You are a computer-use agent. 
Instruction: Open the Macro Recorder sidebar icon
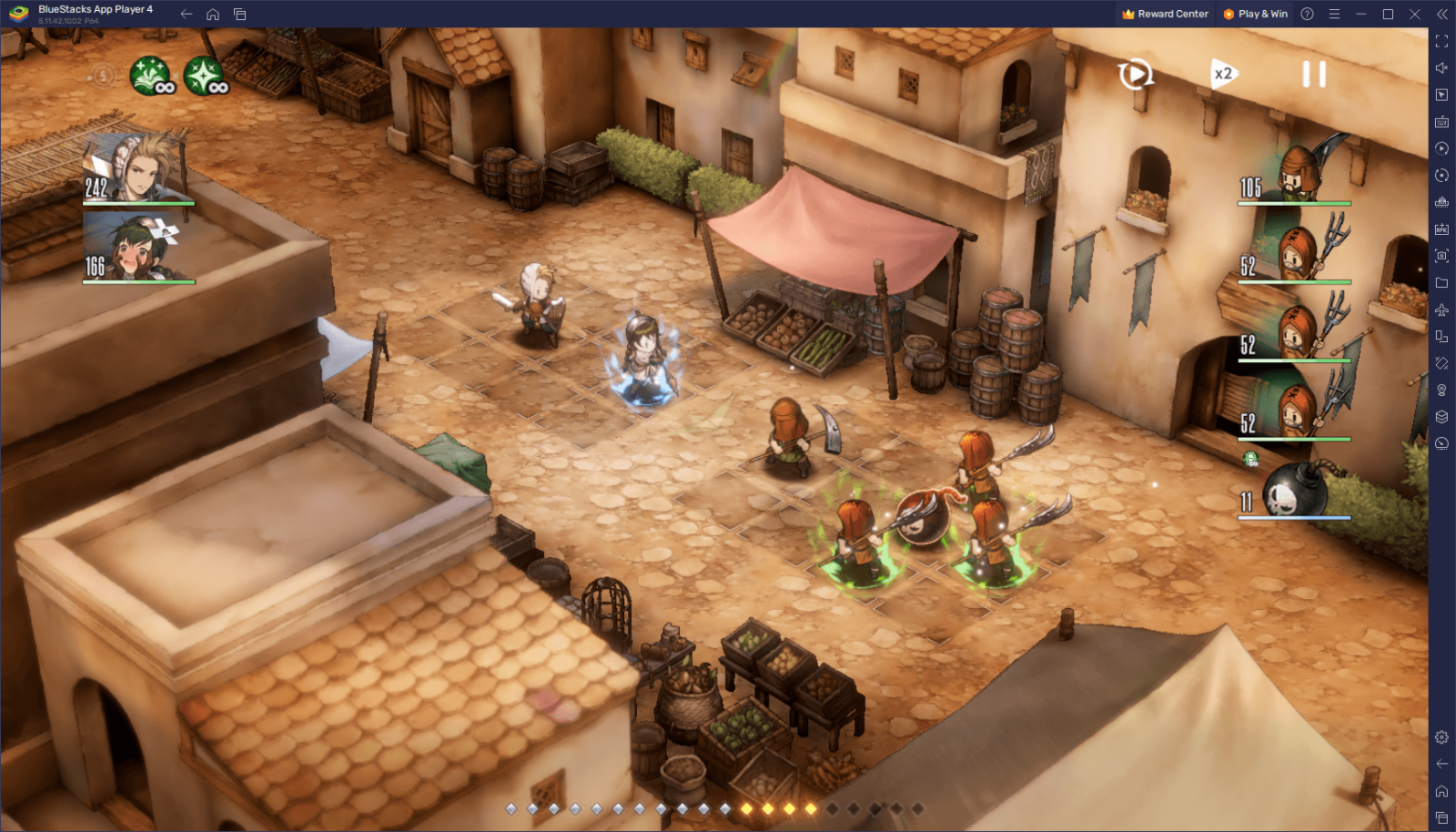(x=1441, y=147)
